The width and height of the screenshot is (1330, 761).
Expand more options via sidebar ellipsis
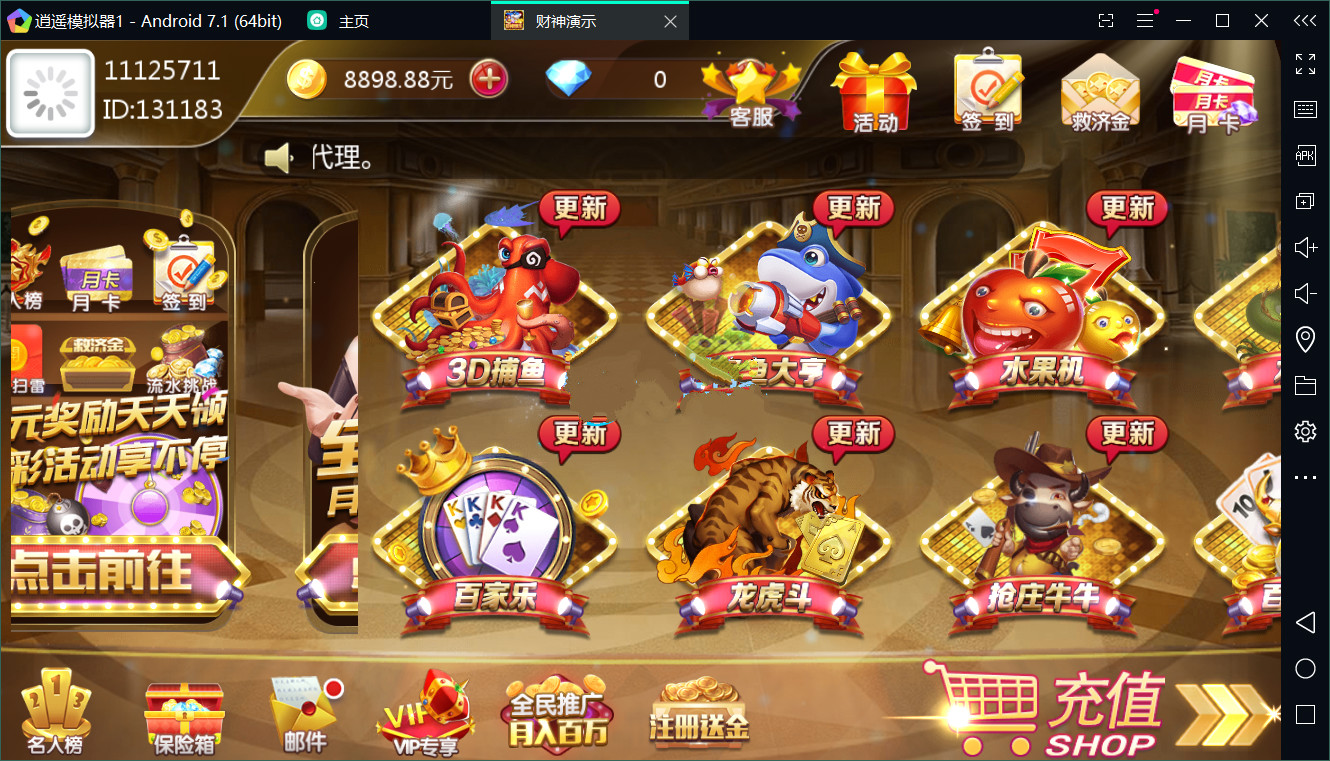coord(1305,478)
